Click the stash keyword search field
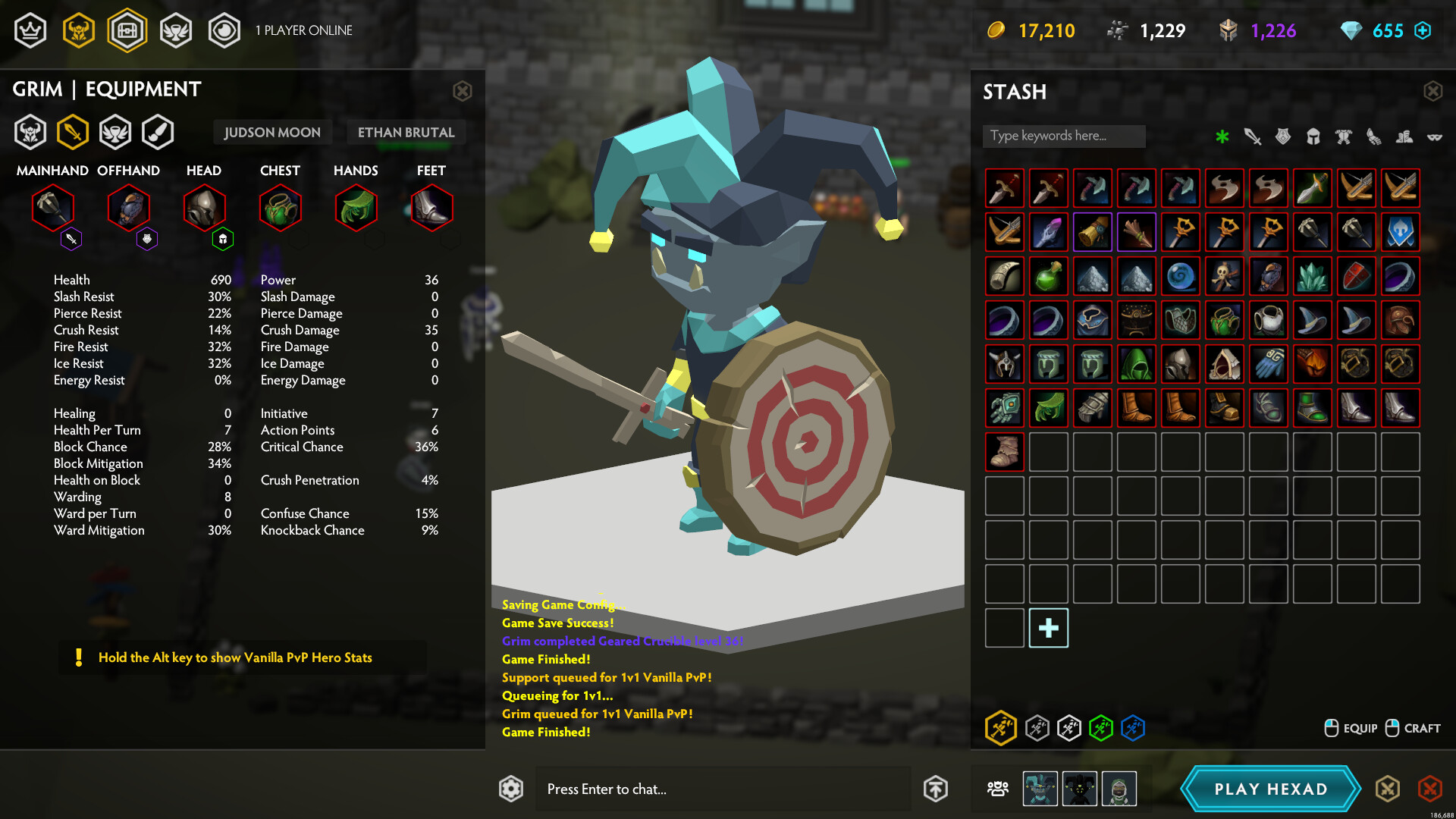 pos(1063,136)
